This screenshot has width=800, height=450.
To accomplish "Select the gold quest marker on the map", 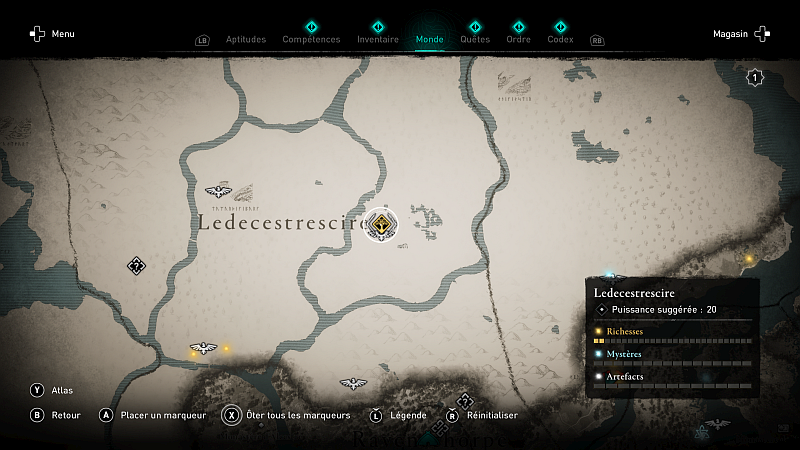I will [x=381, y=224].
